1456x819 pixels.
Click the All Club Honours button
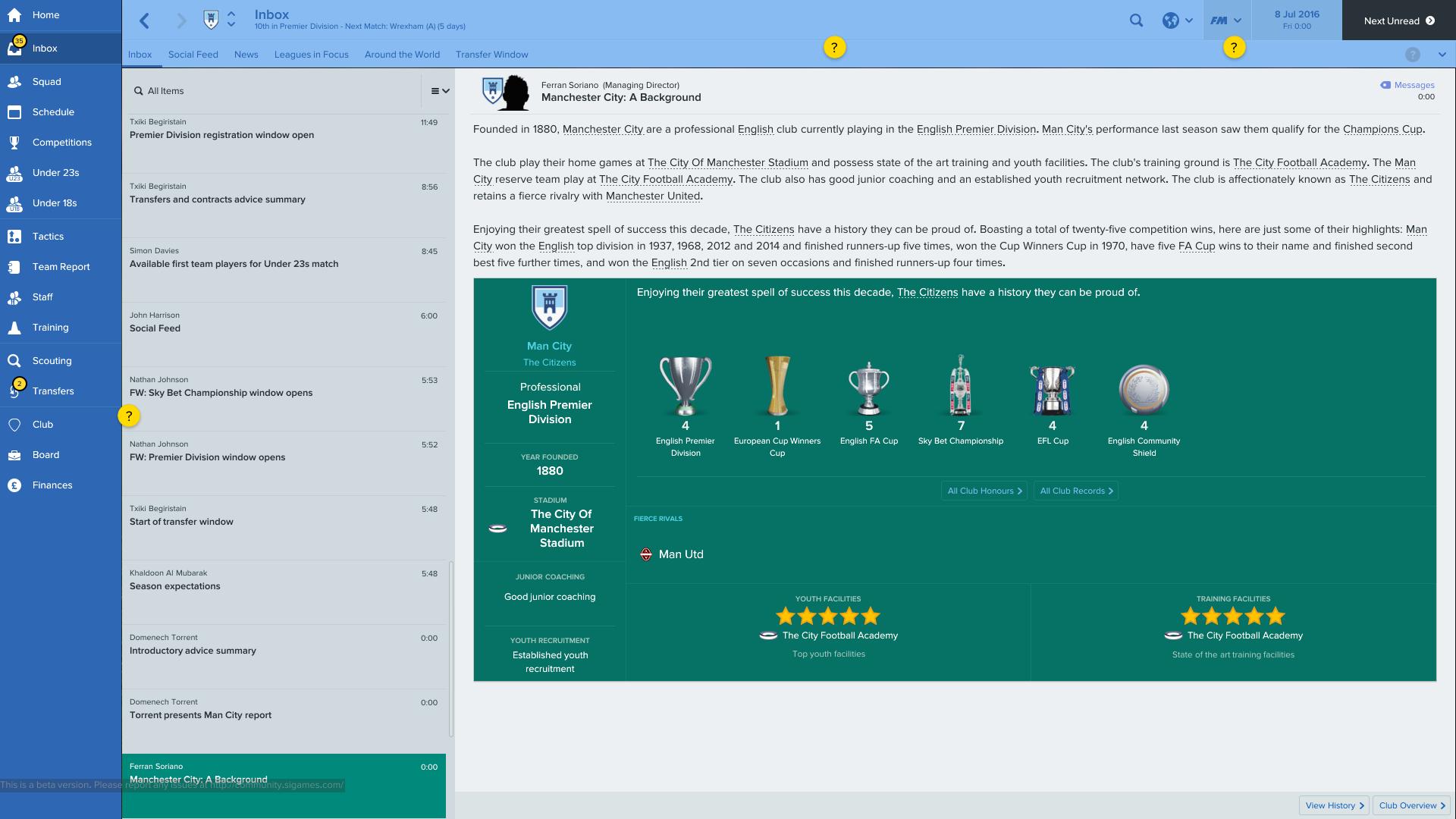pos(984,491)
